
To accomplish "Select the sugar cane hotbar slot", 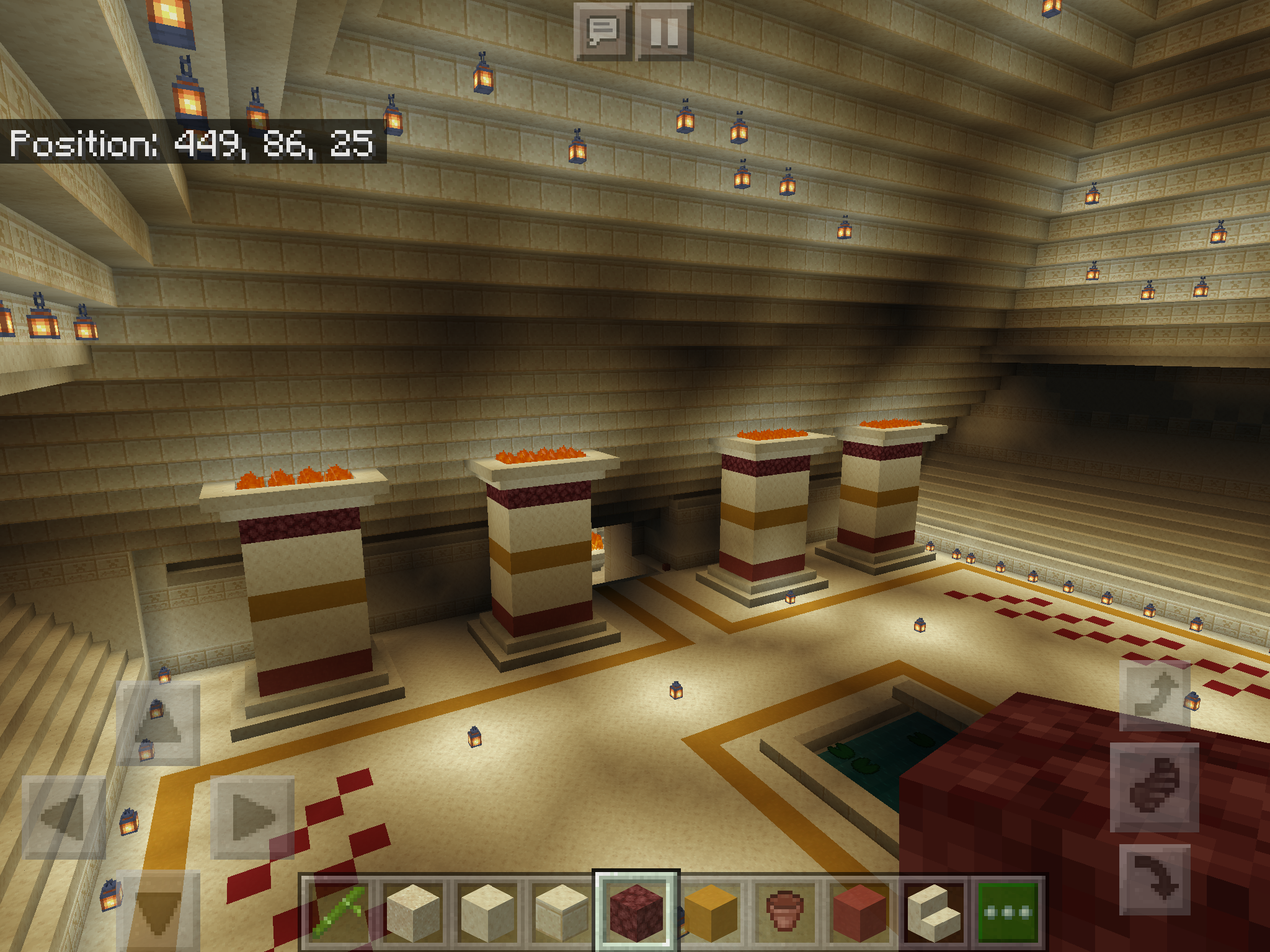I will (x=338, y=912).
